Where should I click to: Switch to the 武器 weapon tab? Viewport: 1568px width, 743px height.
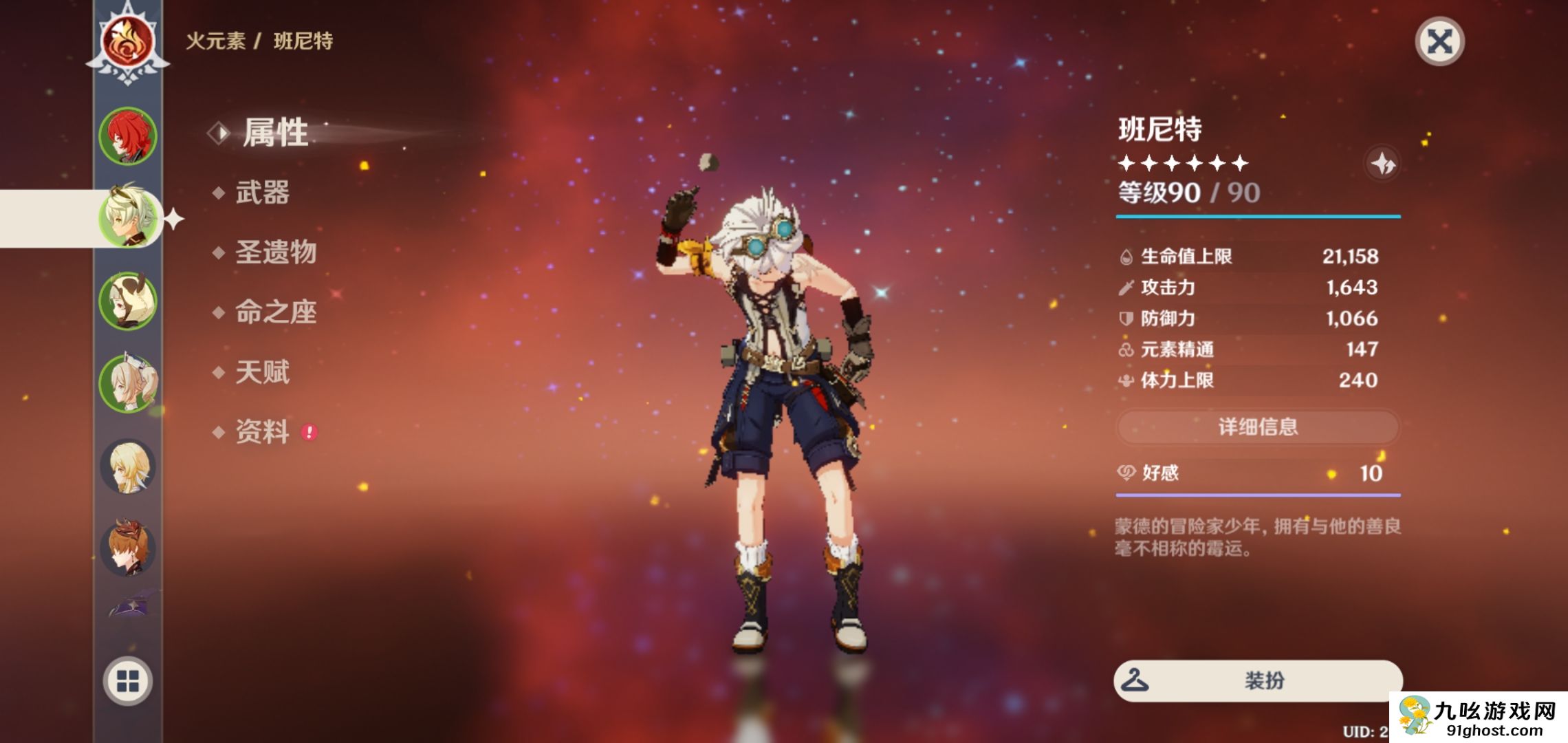[262, 193]
